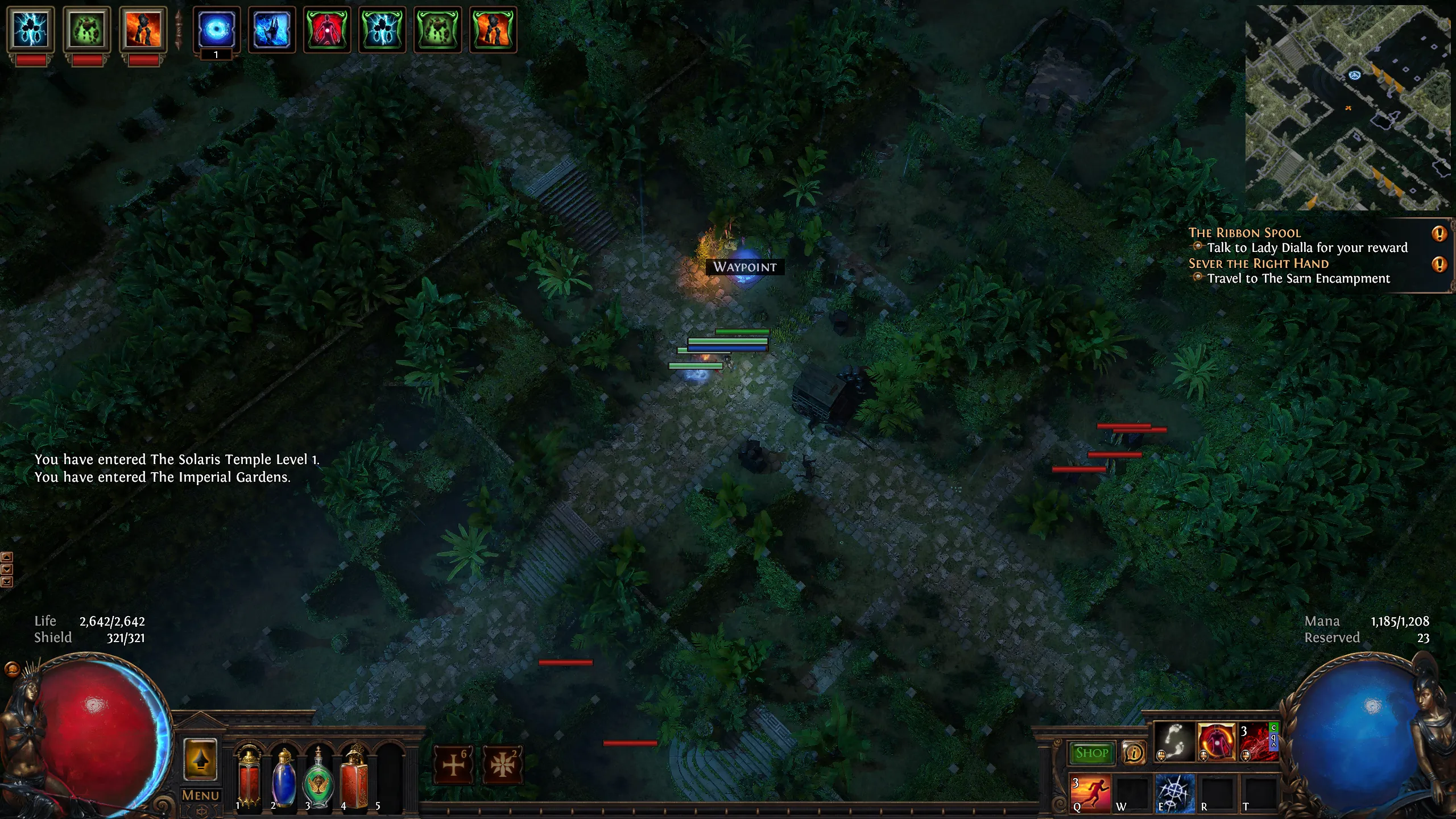Open the minimap
This screenshot has width=1456, height=819.
[1348, 107]
